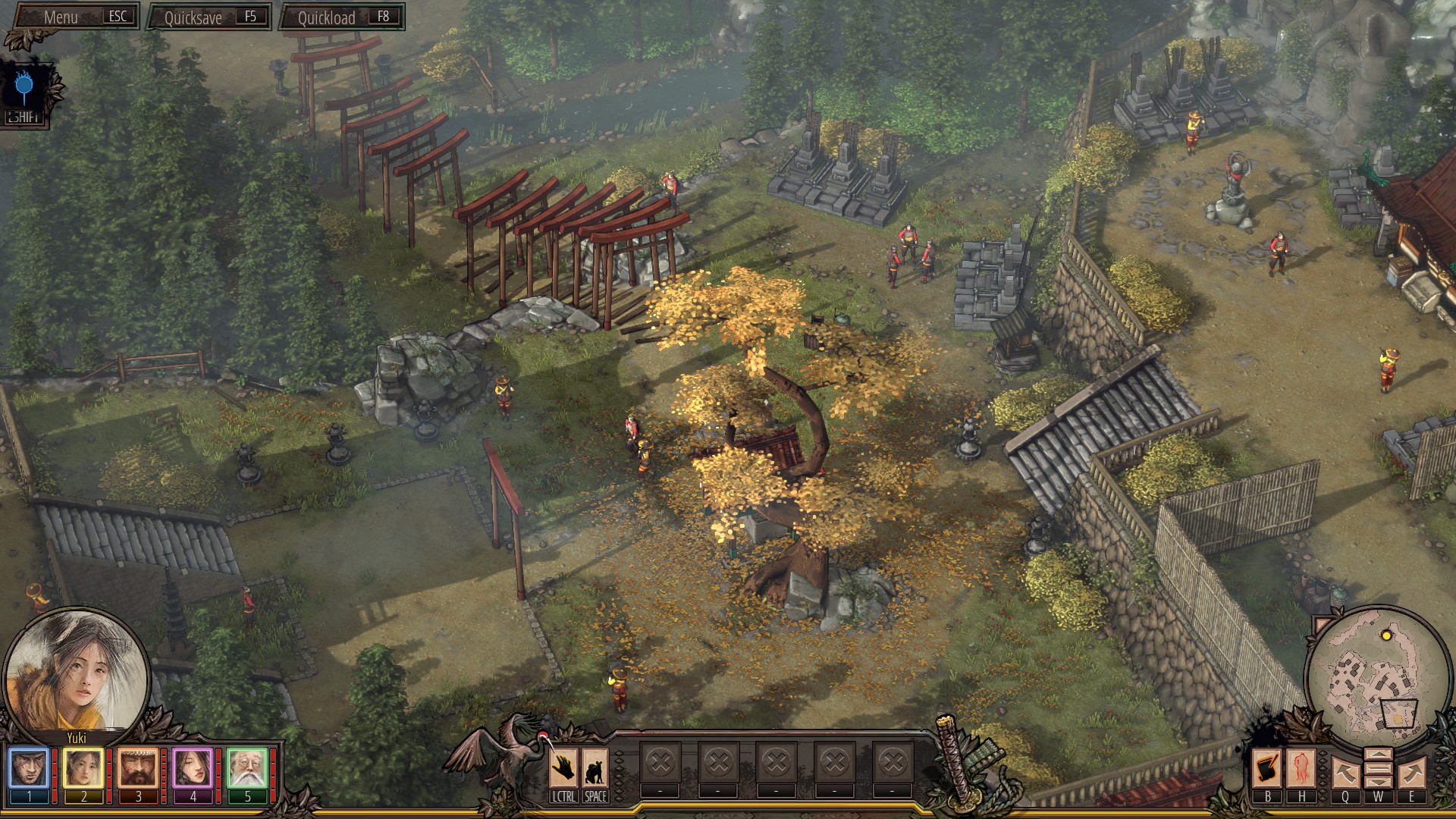Click the camera down-arrow button
The image size is (1456, 819).
coord(1378,783)
